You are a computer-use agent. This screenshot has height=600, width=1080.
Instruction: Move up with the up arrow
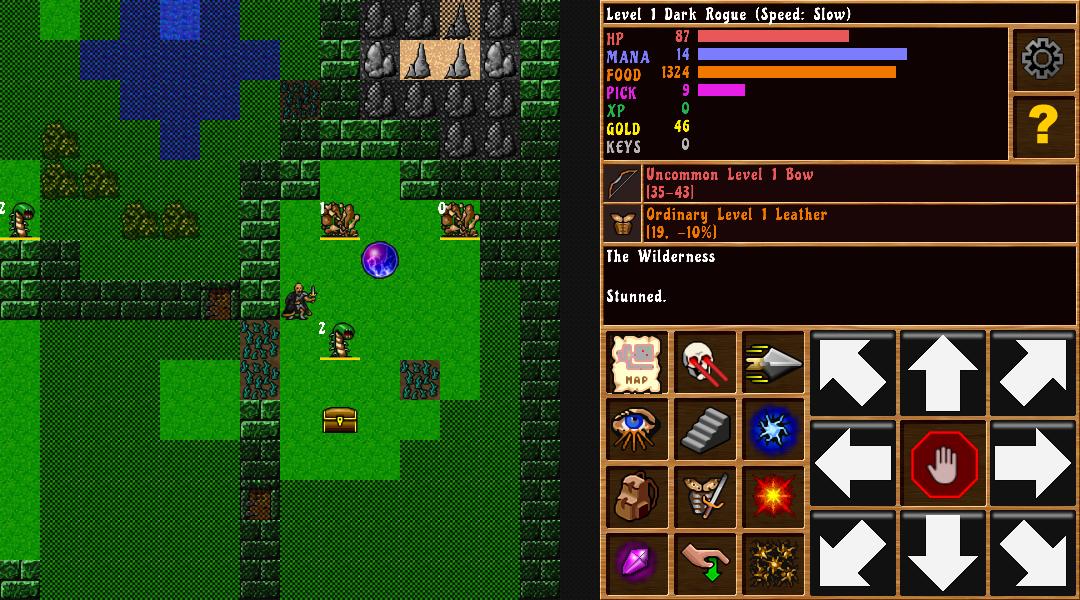tap(942, 373)
